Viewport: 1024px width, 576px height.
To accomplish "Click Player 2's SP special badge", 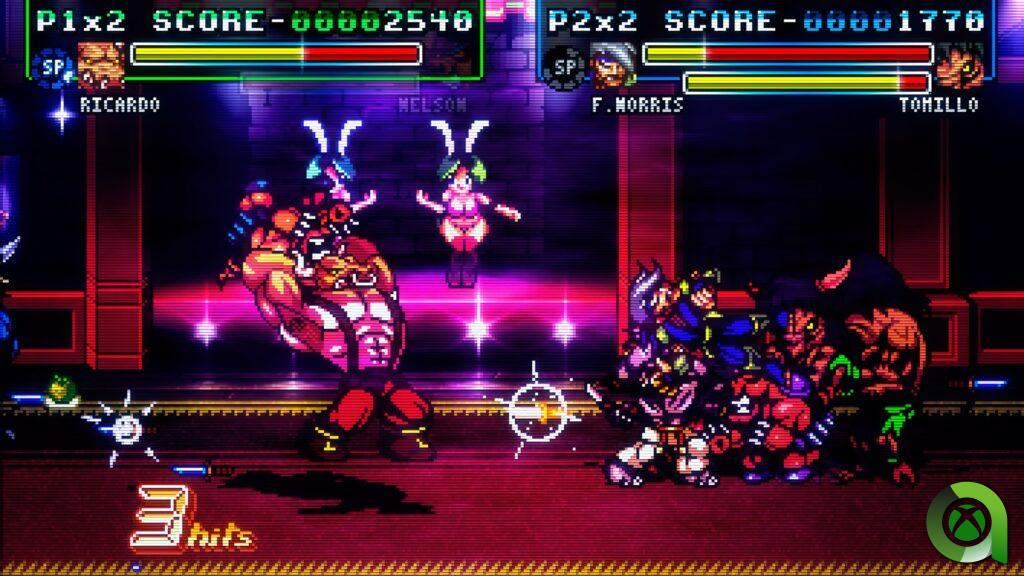I will pos(565,66).
